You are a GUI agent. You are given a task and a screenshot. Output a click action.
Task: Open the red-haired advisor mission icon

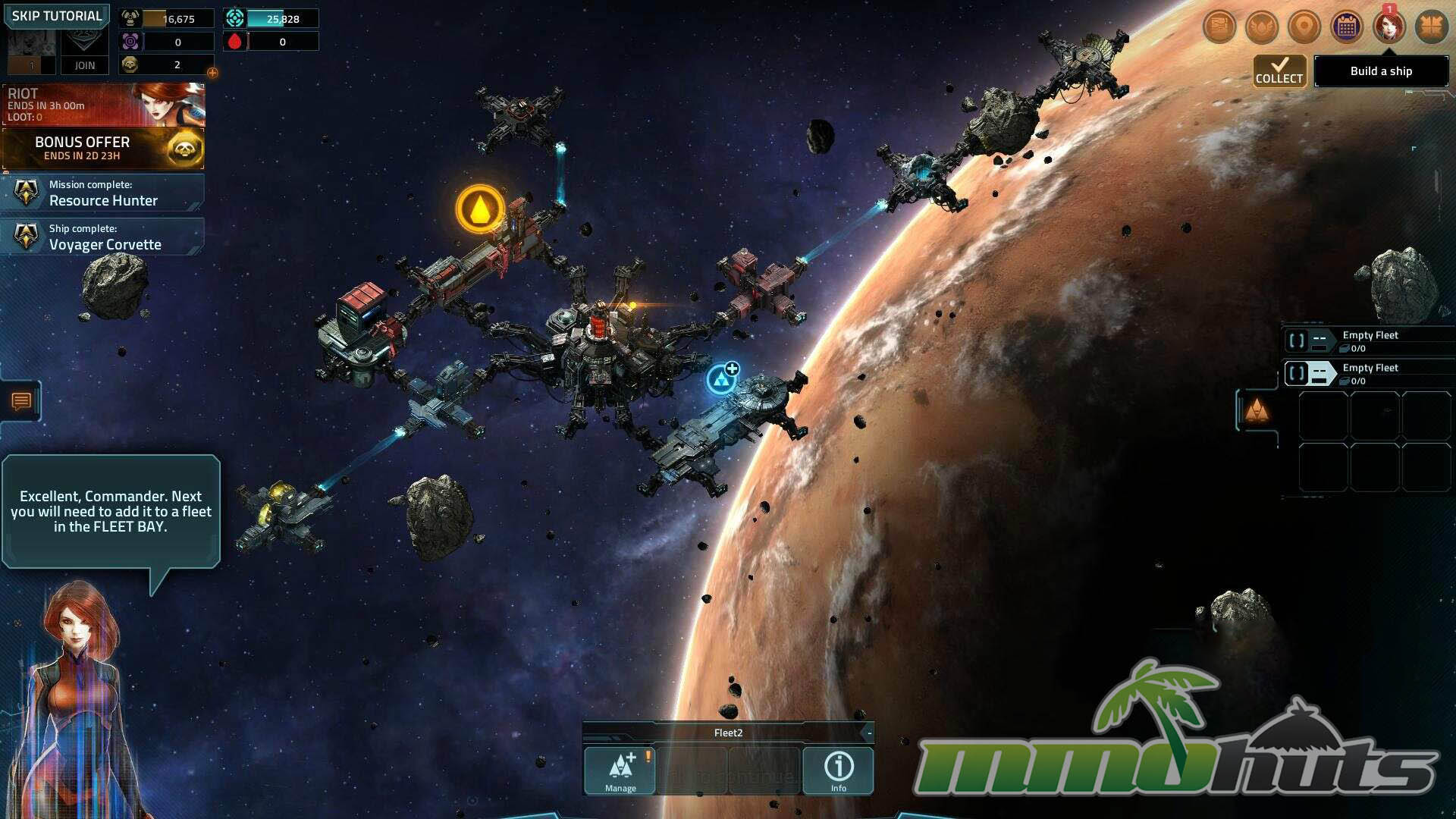point(1389,27)
